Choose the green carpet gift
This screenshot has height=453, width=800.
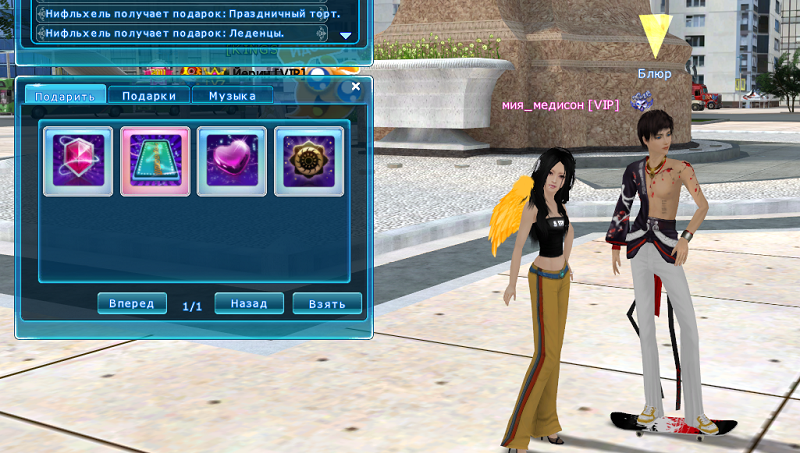click(155, 160)
